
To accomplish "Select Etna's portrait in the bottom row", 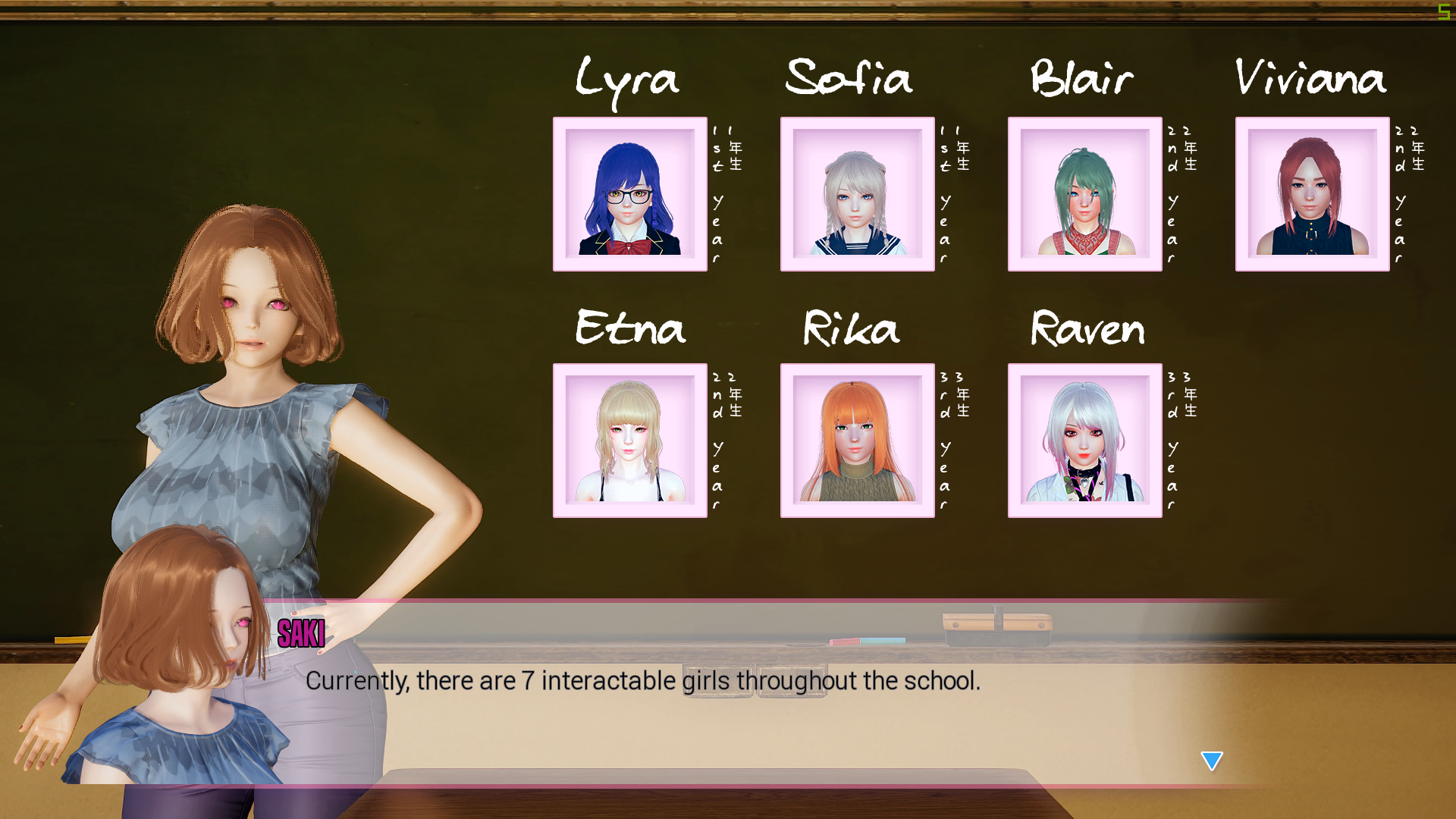I will point(629,440).
